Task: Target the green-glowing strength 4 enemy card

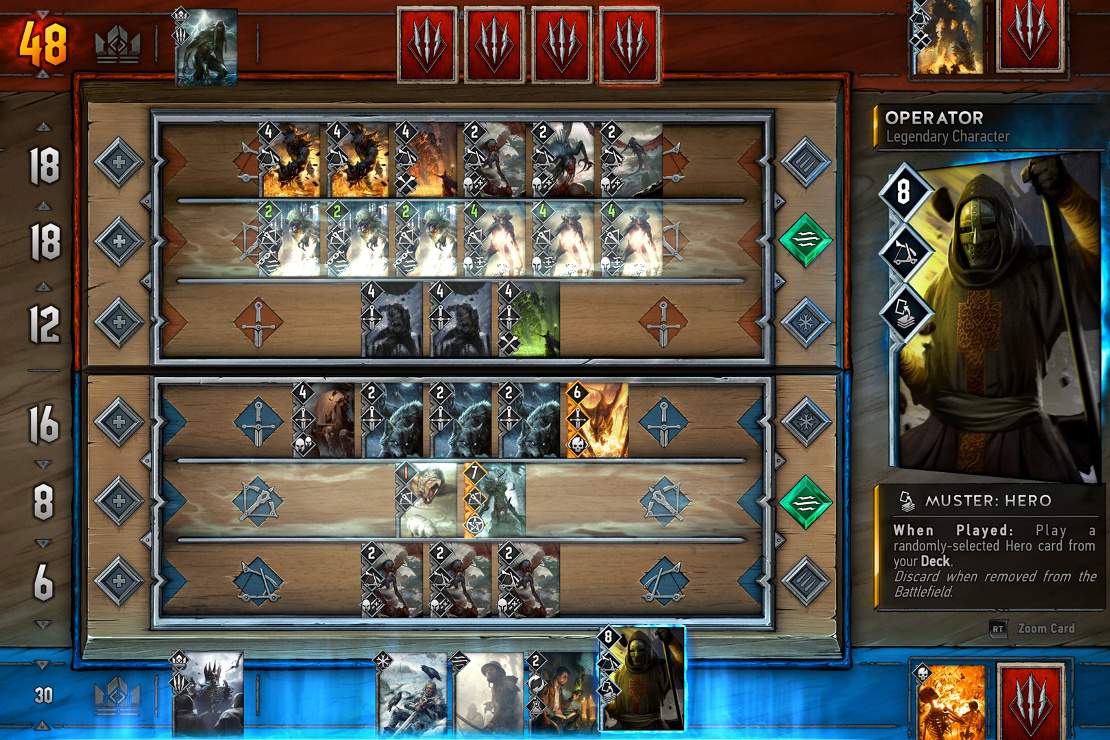Action: (x=528, y=322)
